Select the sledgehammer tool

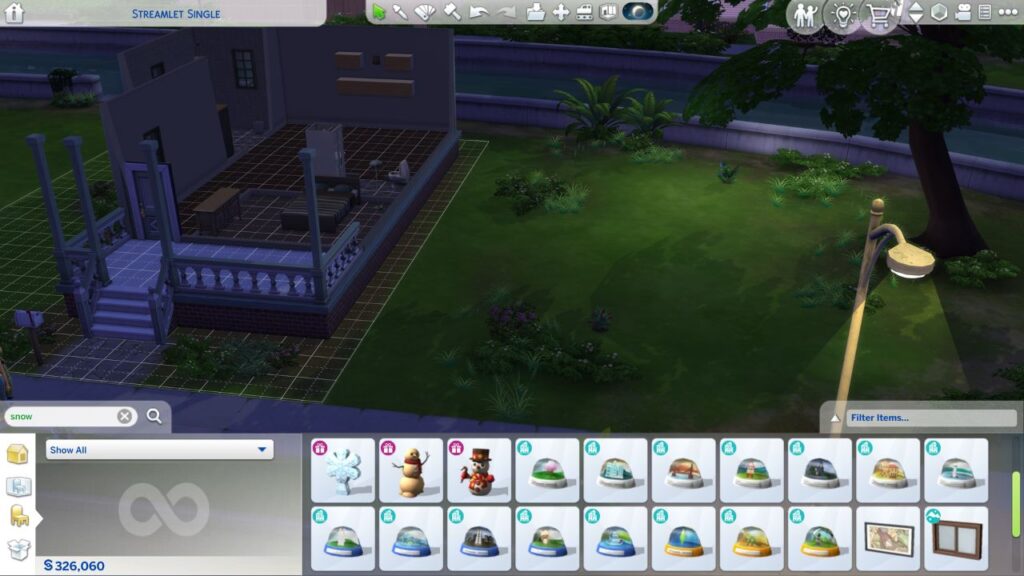(453, 12)
